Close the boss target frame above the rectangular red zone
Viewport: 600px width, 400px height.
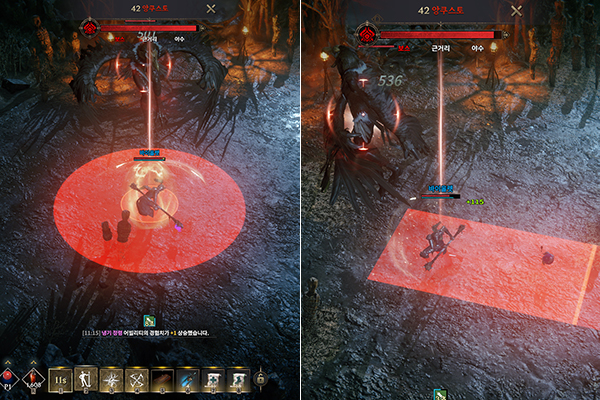pyautogui.click(x=516, y=9)
